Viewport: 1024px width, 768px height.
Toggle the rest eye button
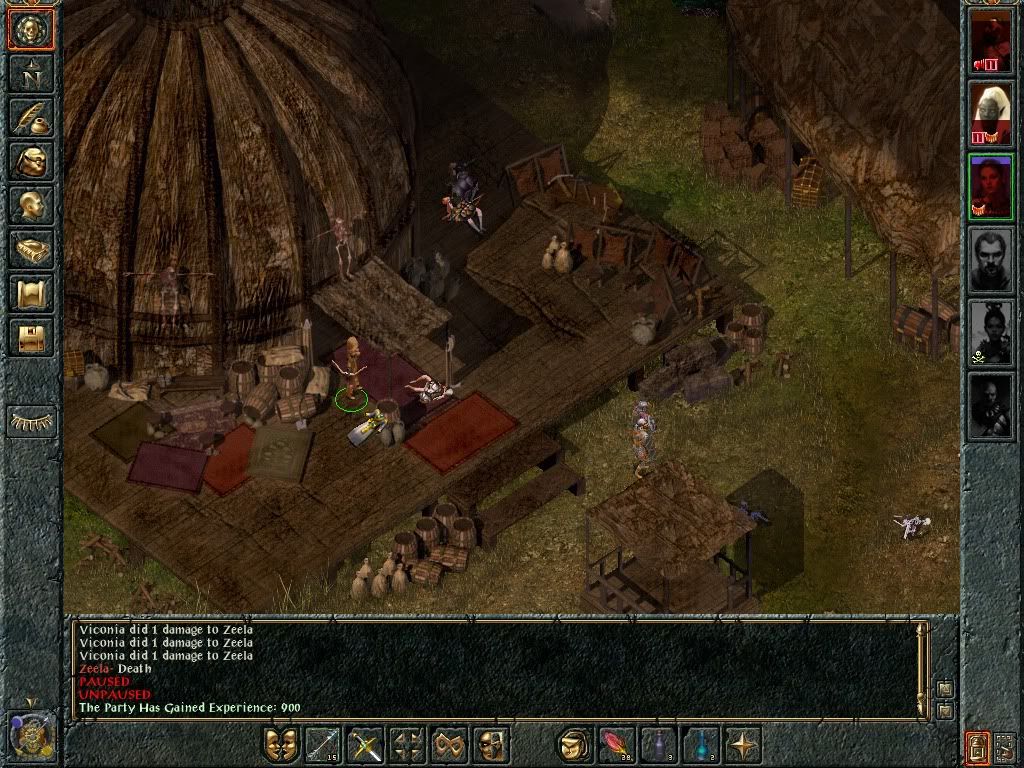pyautogui.click(x=32, y=422)
